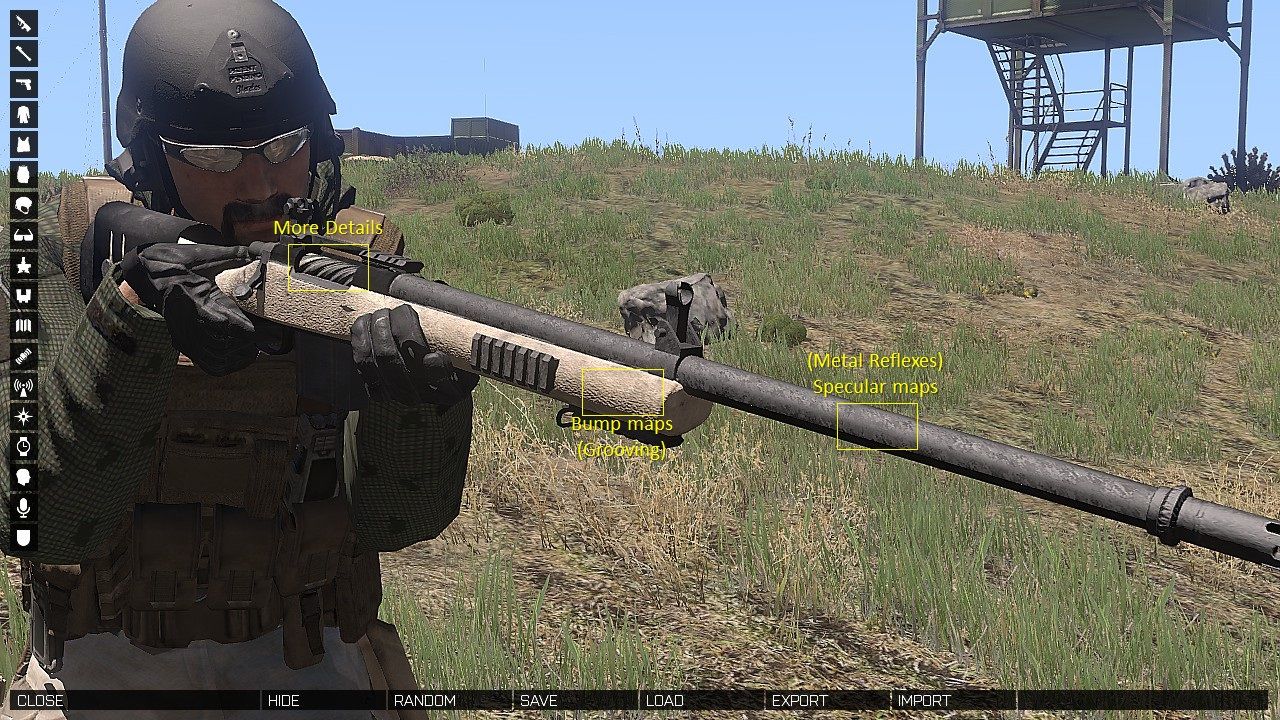
Task: Export the loadout configuration
Action: coord(798,700)
